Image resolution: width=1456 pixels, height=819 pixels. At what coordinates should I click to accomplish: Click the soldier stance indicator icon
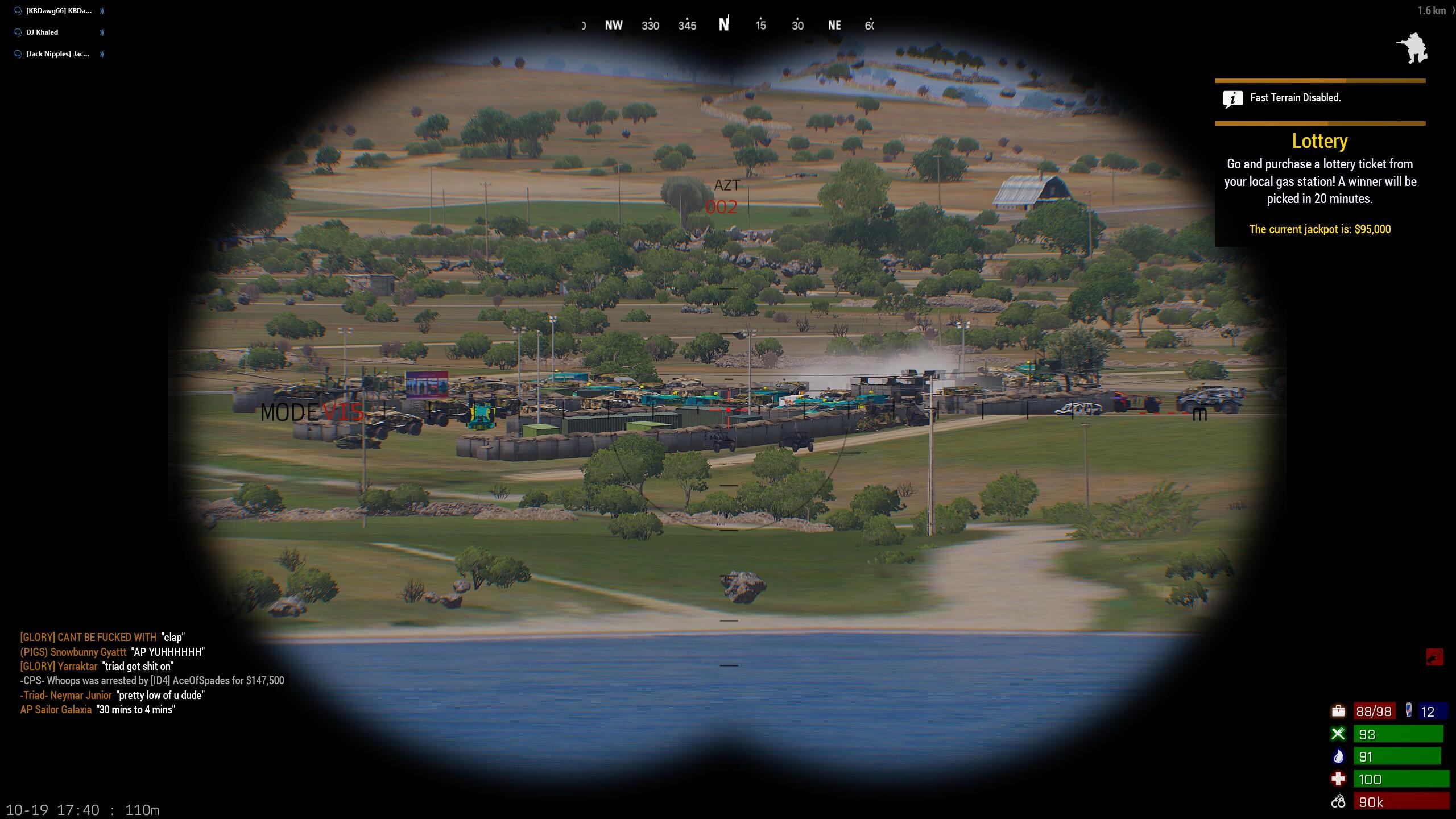[x=1412, y=48]
